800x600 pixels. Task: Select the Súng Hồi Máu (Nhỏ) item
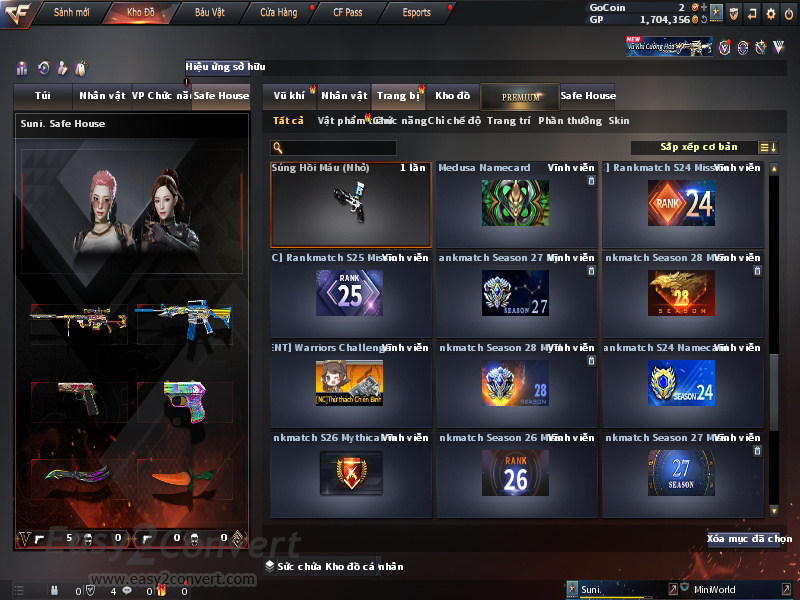pos(351,204)
